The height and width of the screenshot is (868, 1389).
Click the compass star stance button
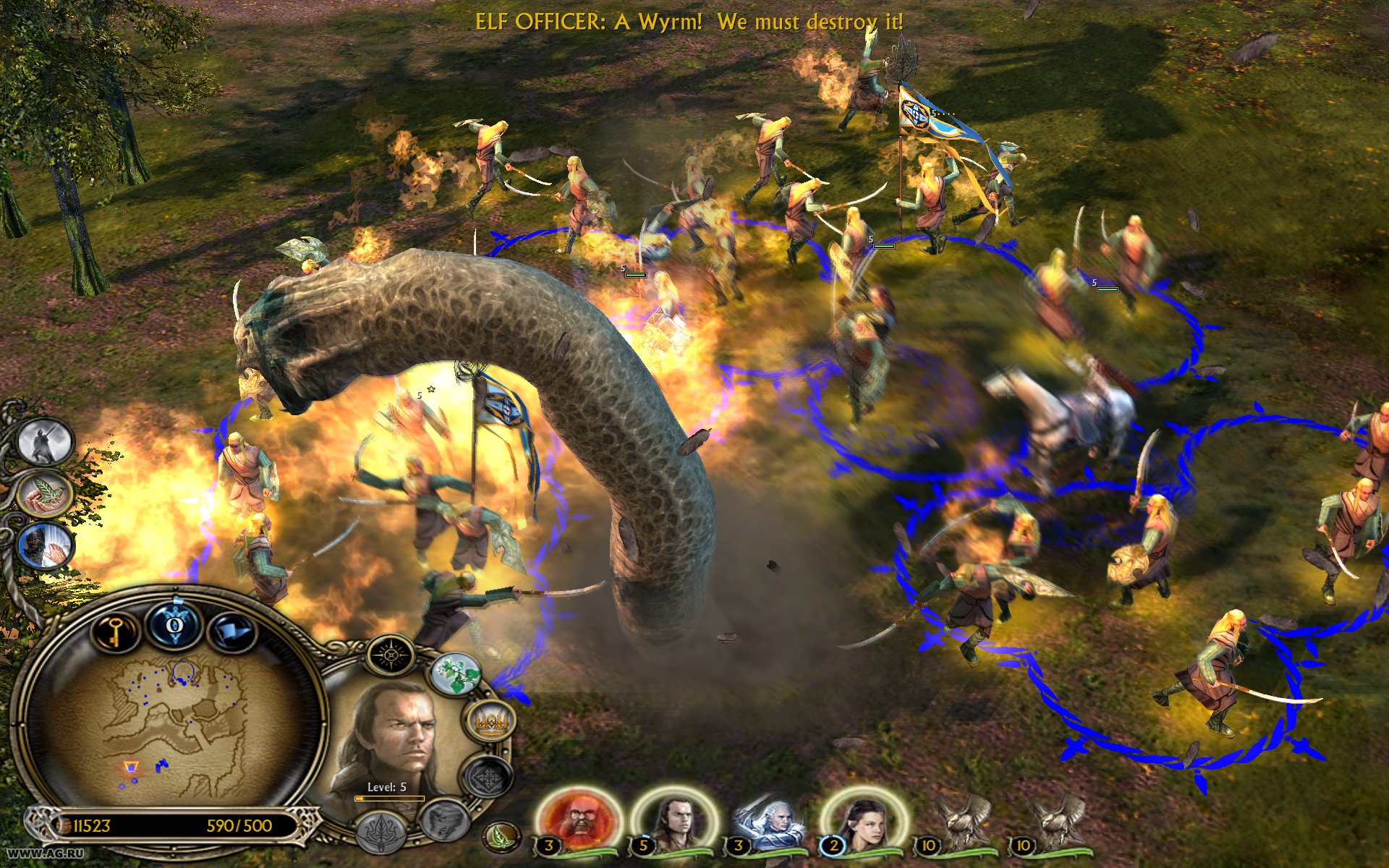(391, 656)
